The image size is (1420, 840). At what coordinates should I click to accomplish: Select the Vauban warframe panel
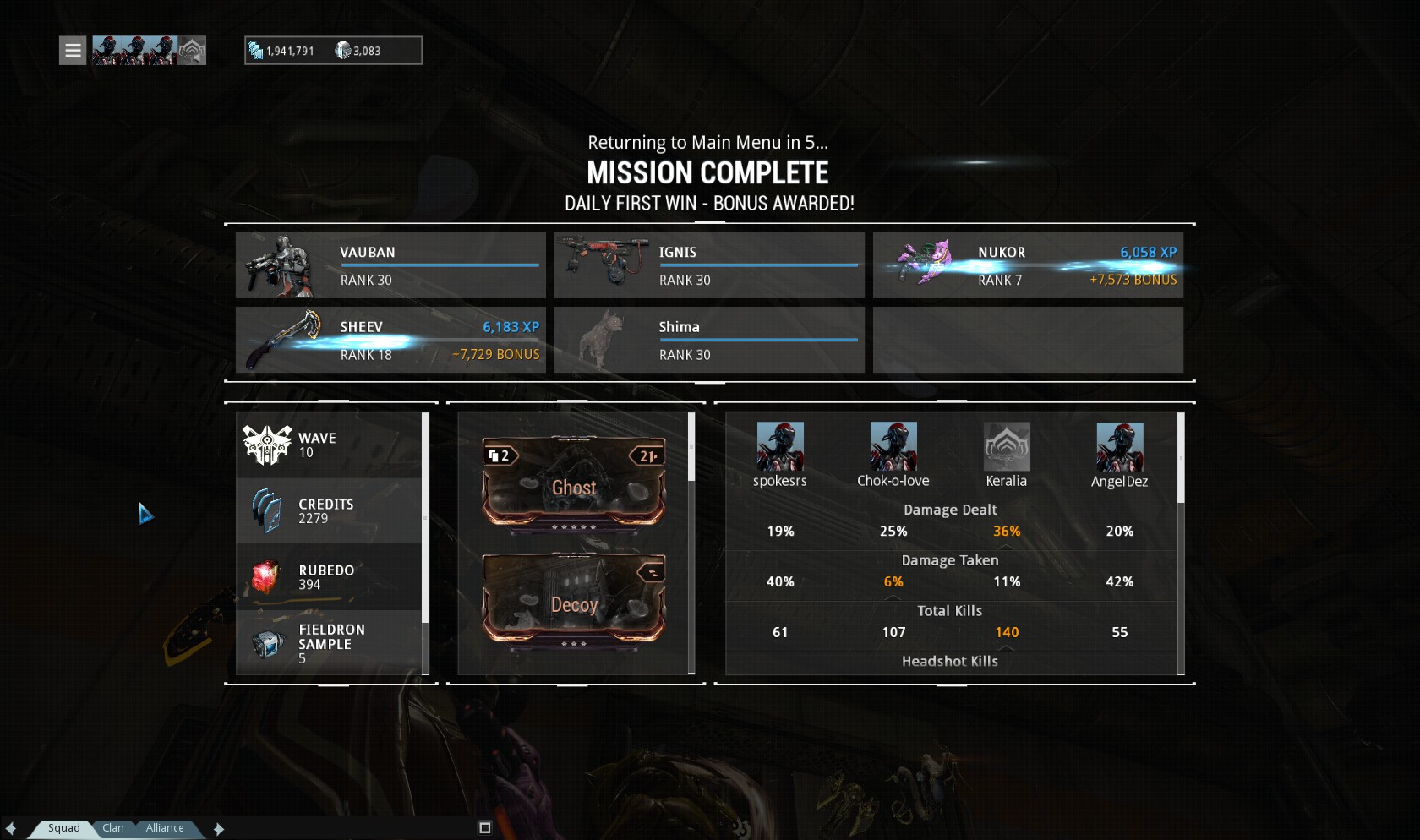coord(390,265)
